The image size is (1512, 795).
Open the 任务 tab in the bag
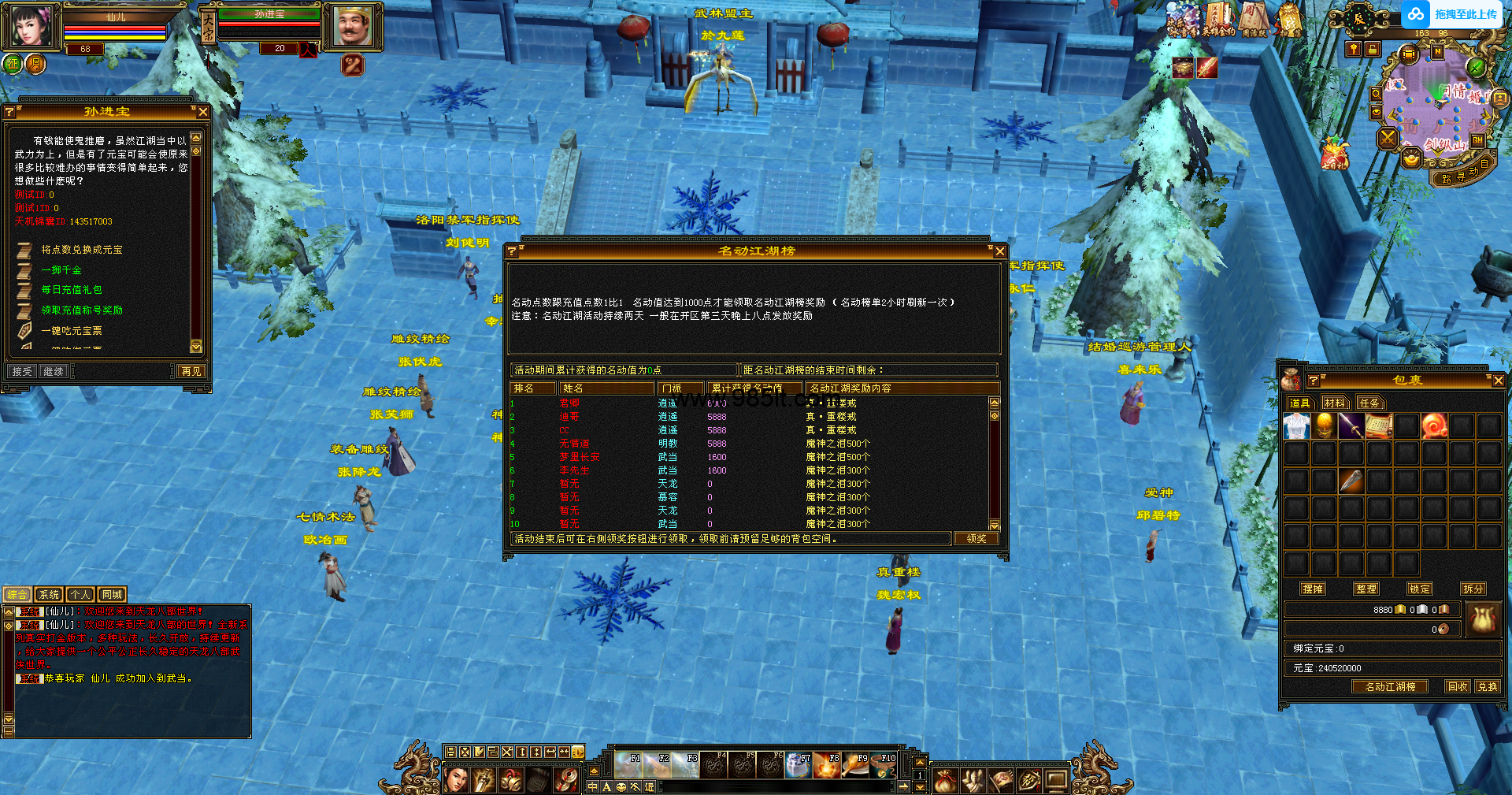coord(1369,403)
